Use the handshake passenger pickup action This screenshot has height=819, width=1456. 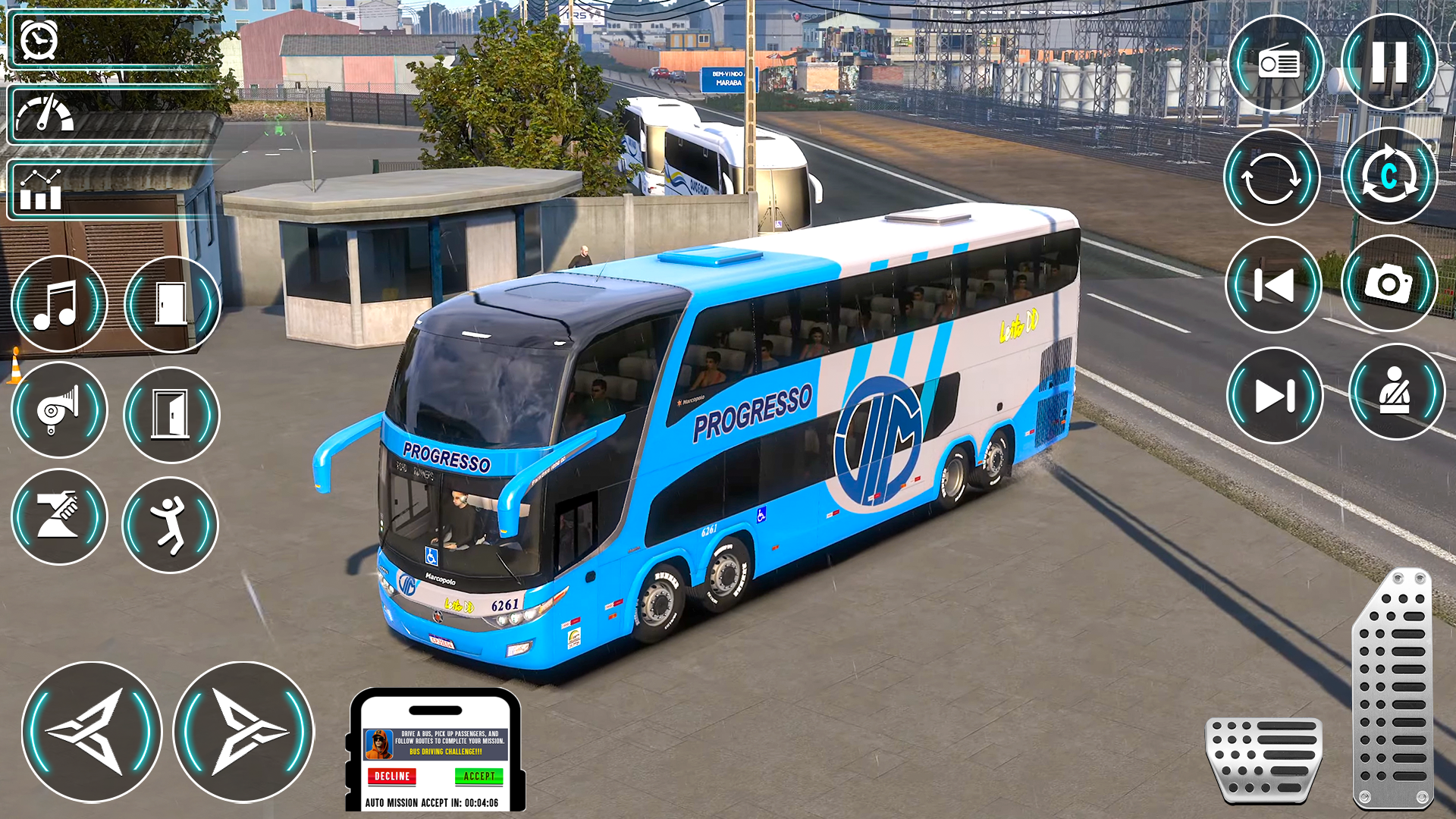click(60, 518)
